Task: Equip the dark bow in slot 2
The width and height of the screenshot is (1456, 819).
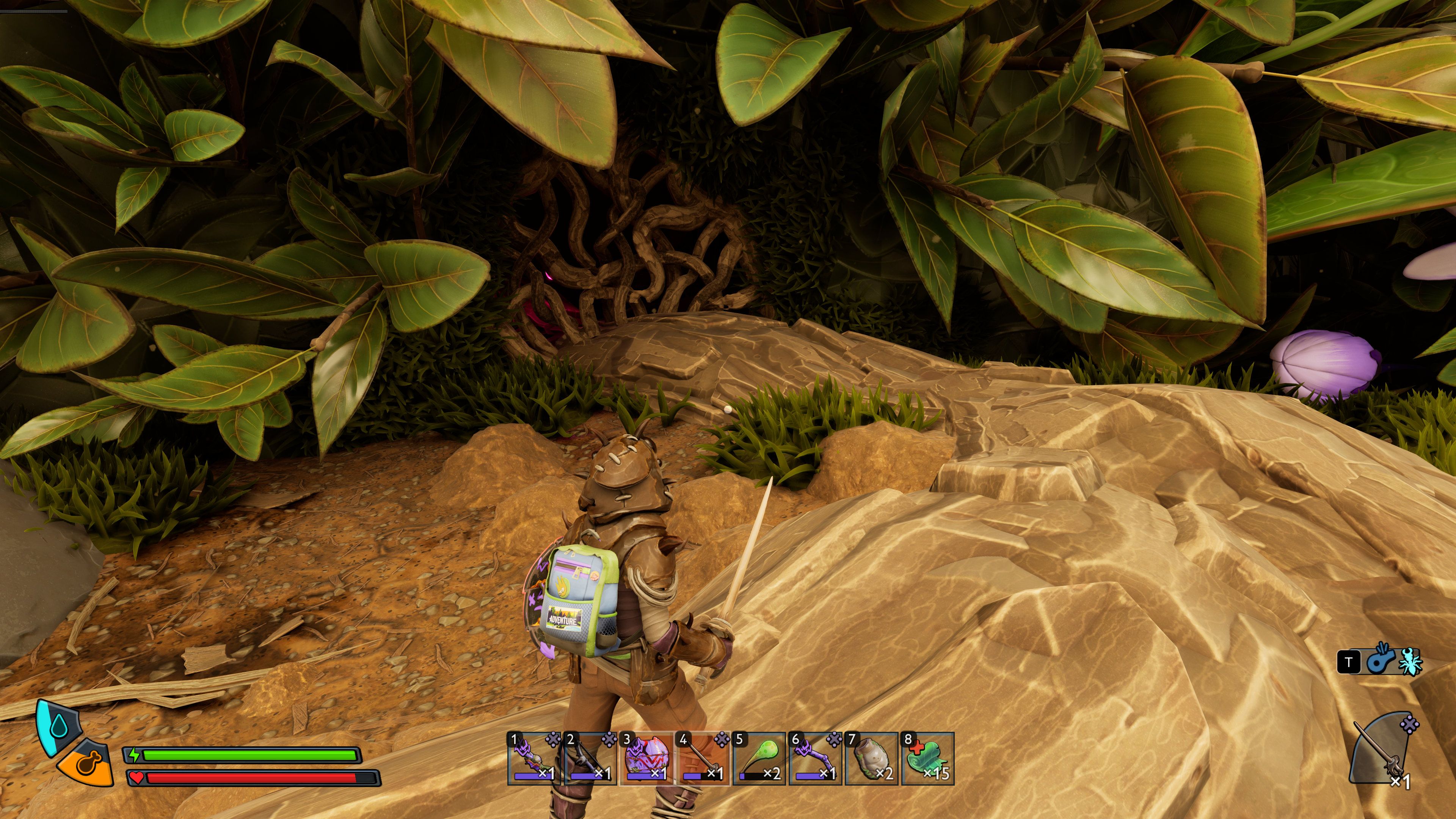Action: pyautogui.click(x=590, y=758)
